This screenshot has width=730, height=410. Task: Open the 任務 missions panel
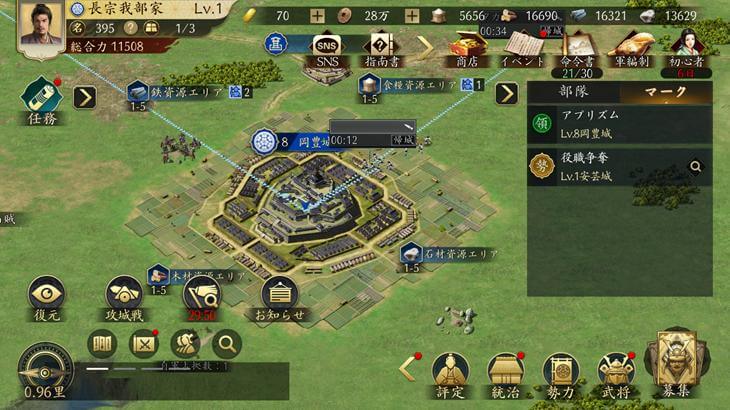[41, 98]
